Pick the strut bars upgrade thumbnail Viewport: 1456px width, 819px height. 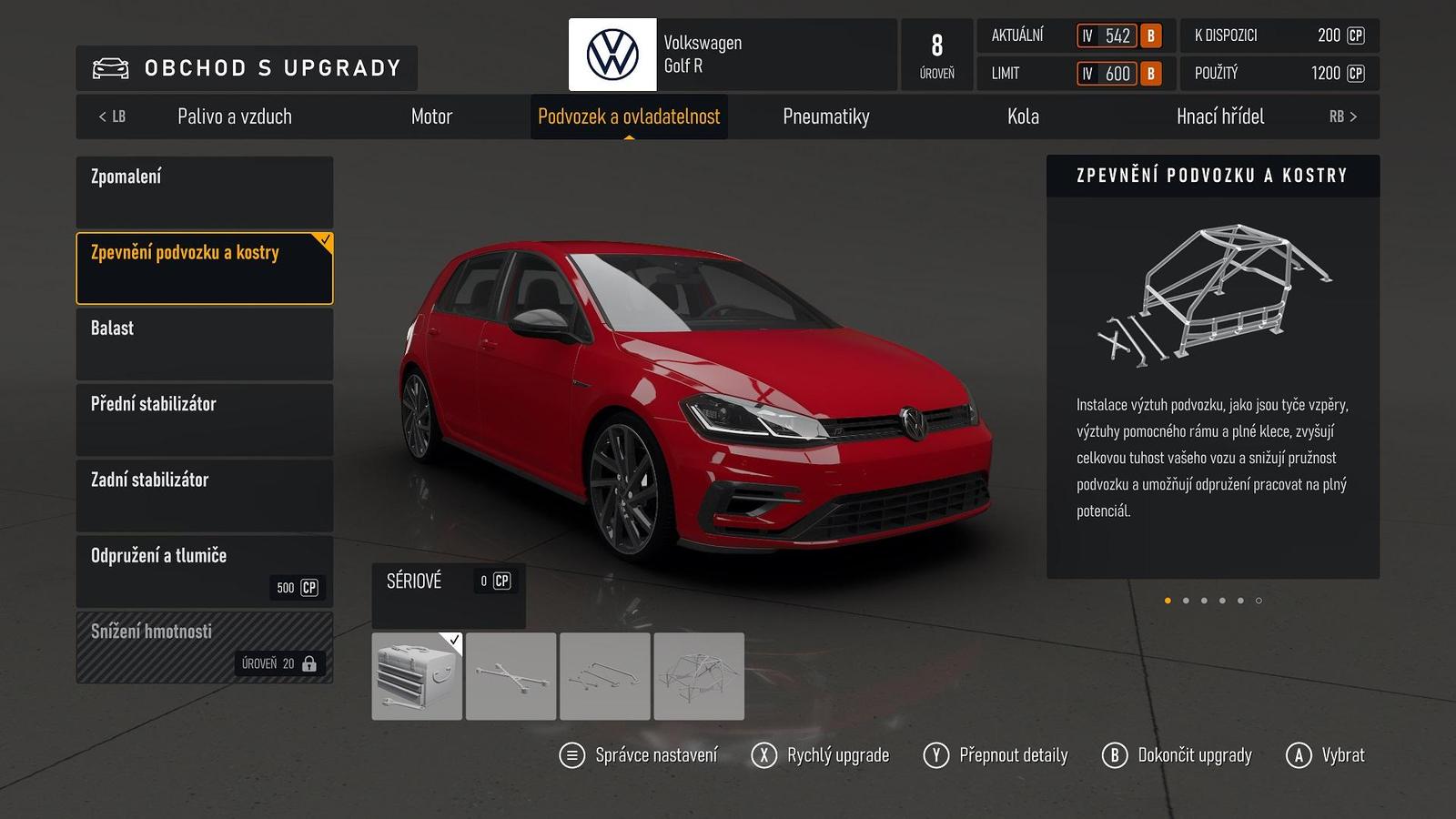click(605, 676)
